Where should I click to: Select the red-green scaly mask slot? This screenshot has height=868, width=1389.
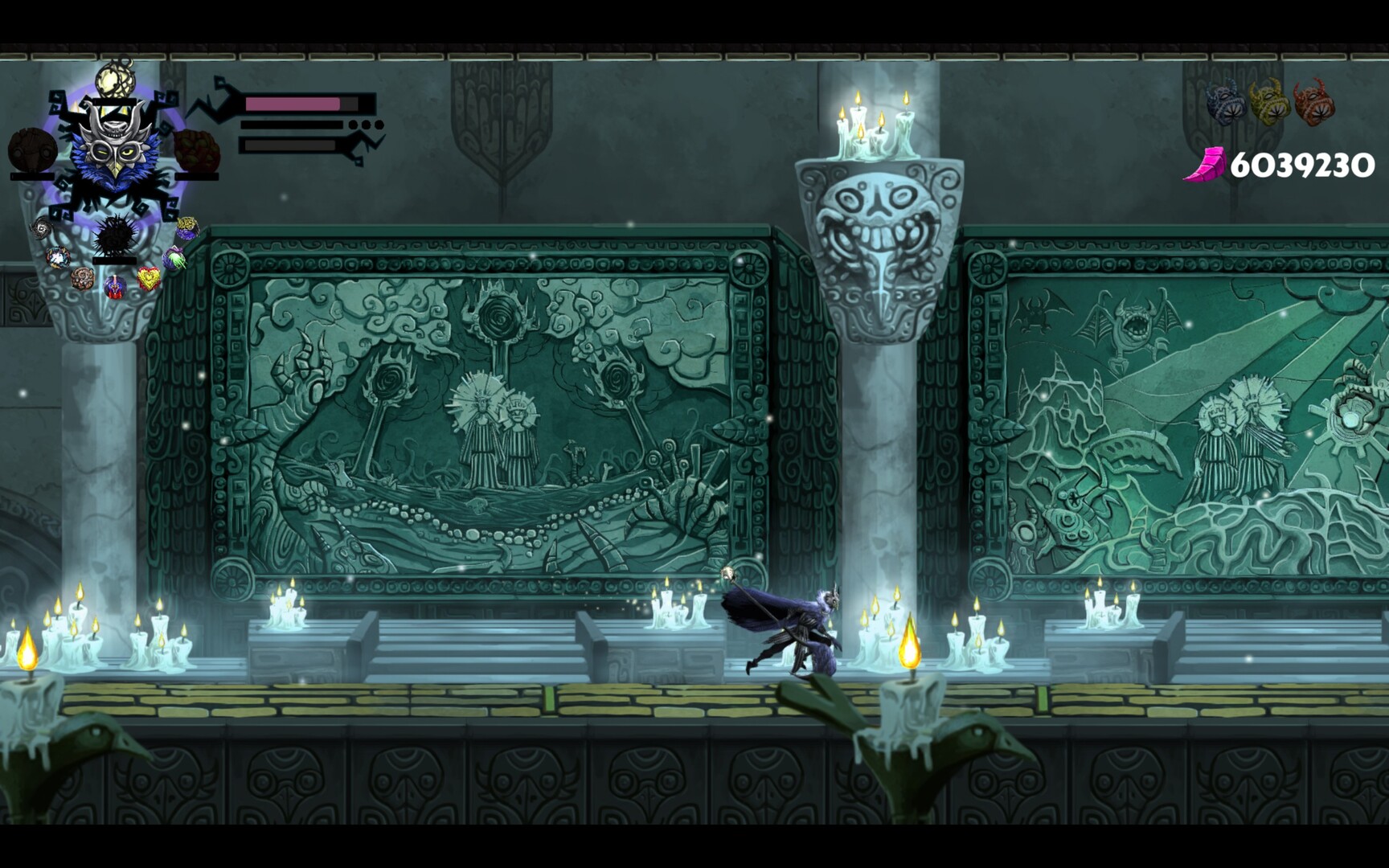click(197, 150)
